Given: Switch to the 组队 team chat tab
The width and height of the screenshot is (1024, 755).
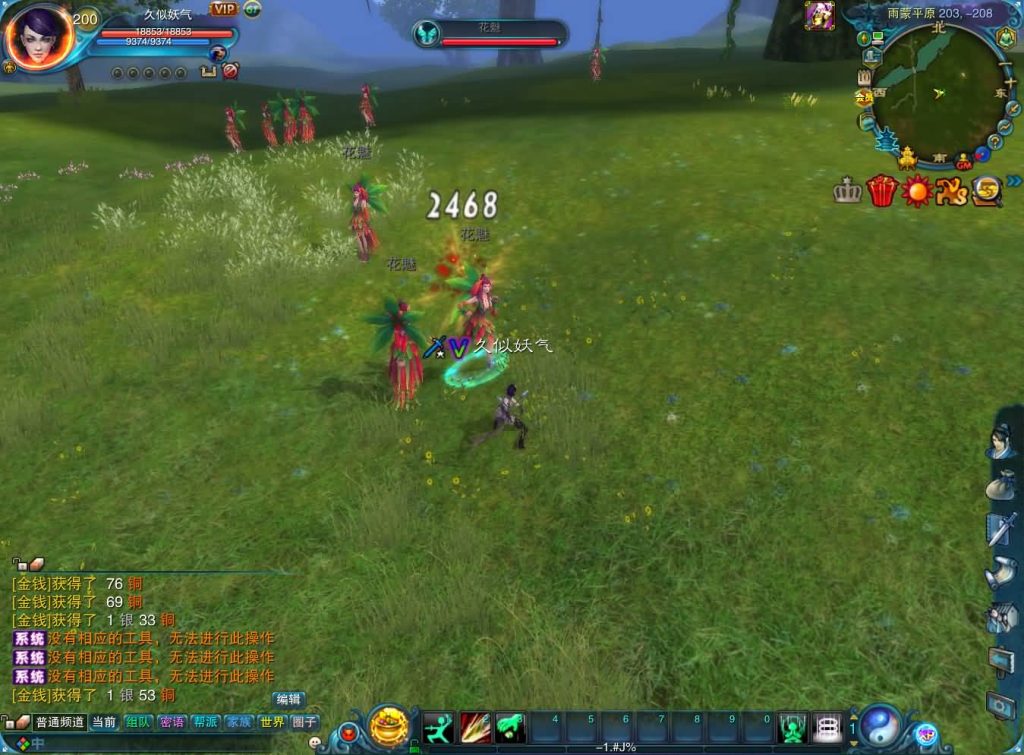Looking at the screenshot, I should tap(138, 721).
